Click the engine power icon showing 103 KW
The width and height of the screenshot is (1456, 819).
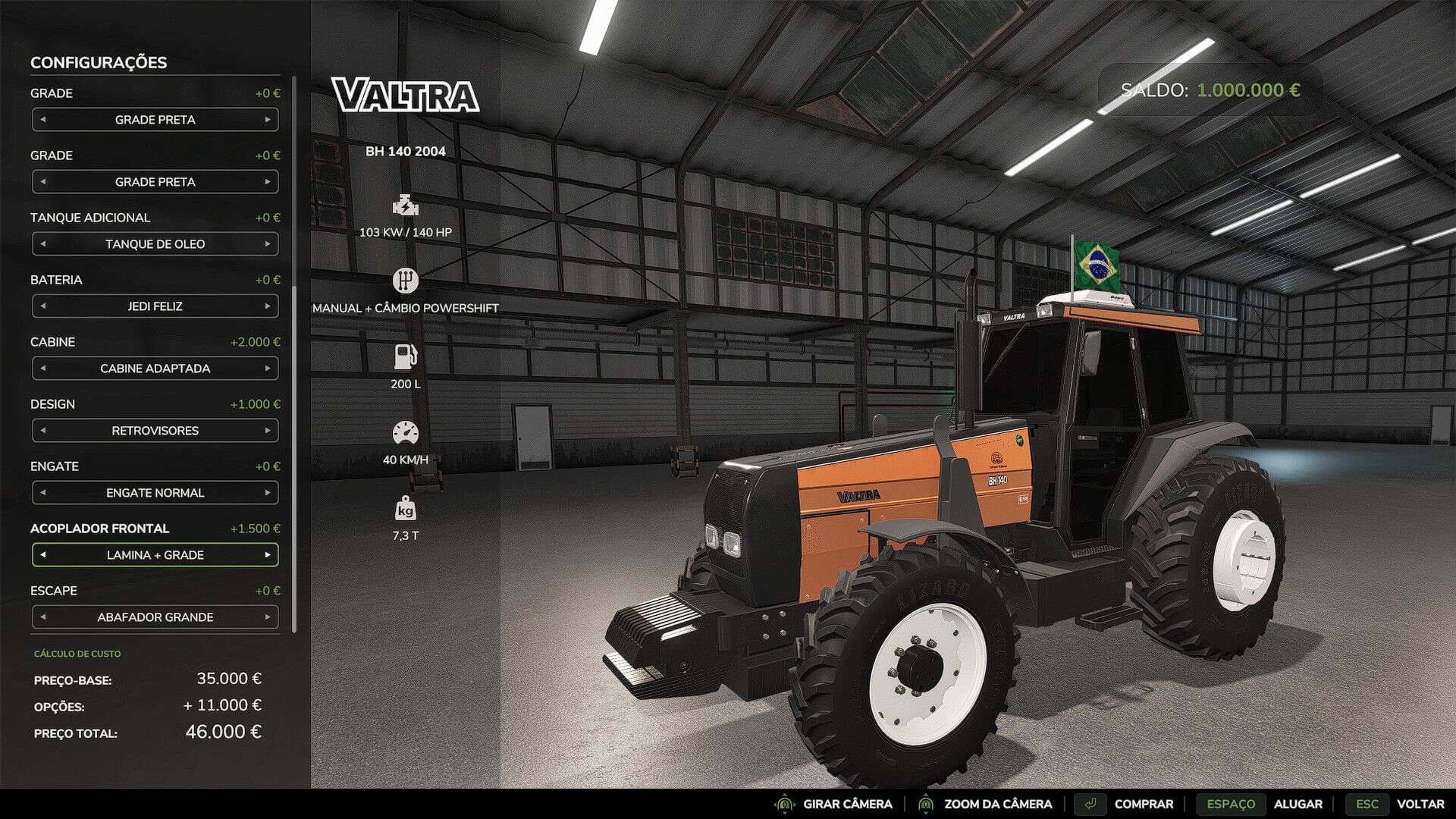point(406,205)
